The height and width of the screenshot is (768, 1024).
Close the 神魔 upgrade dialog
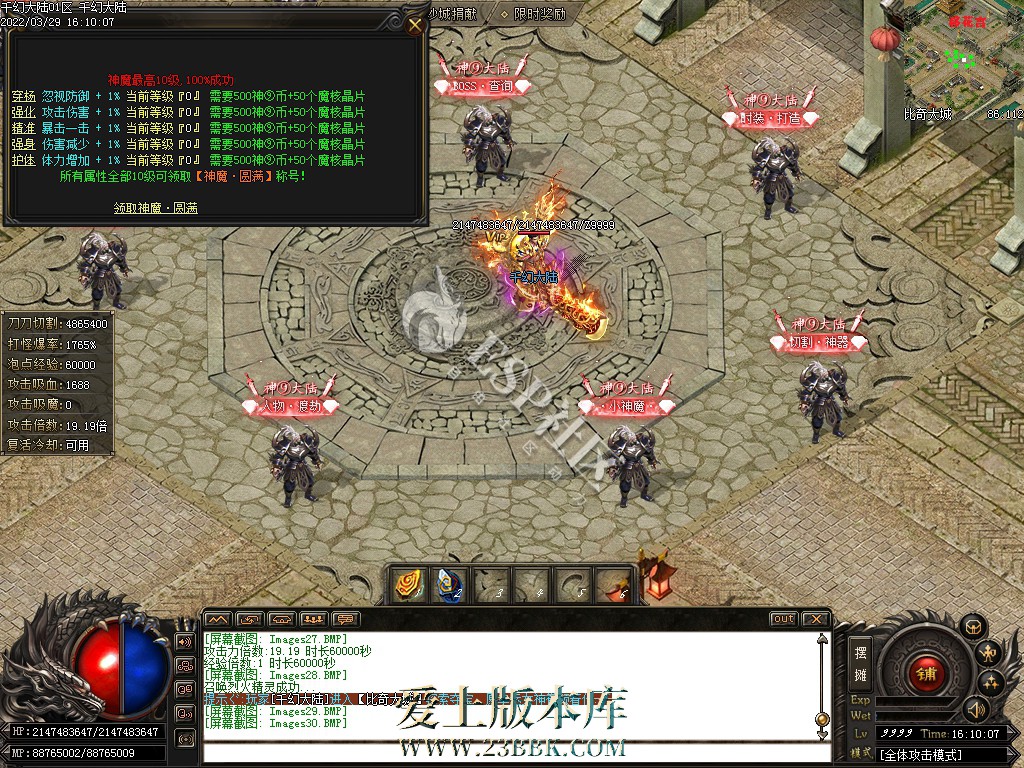(415, 26)
